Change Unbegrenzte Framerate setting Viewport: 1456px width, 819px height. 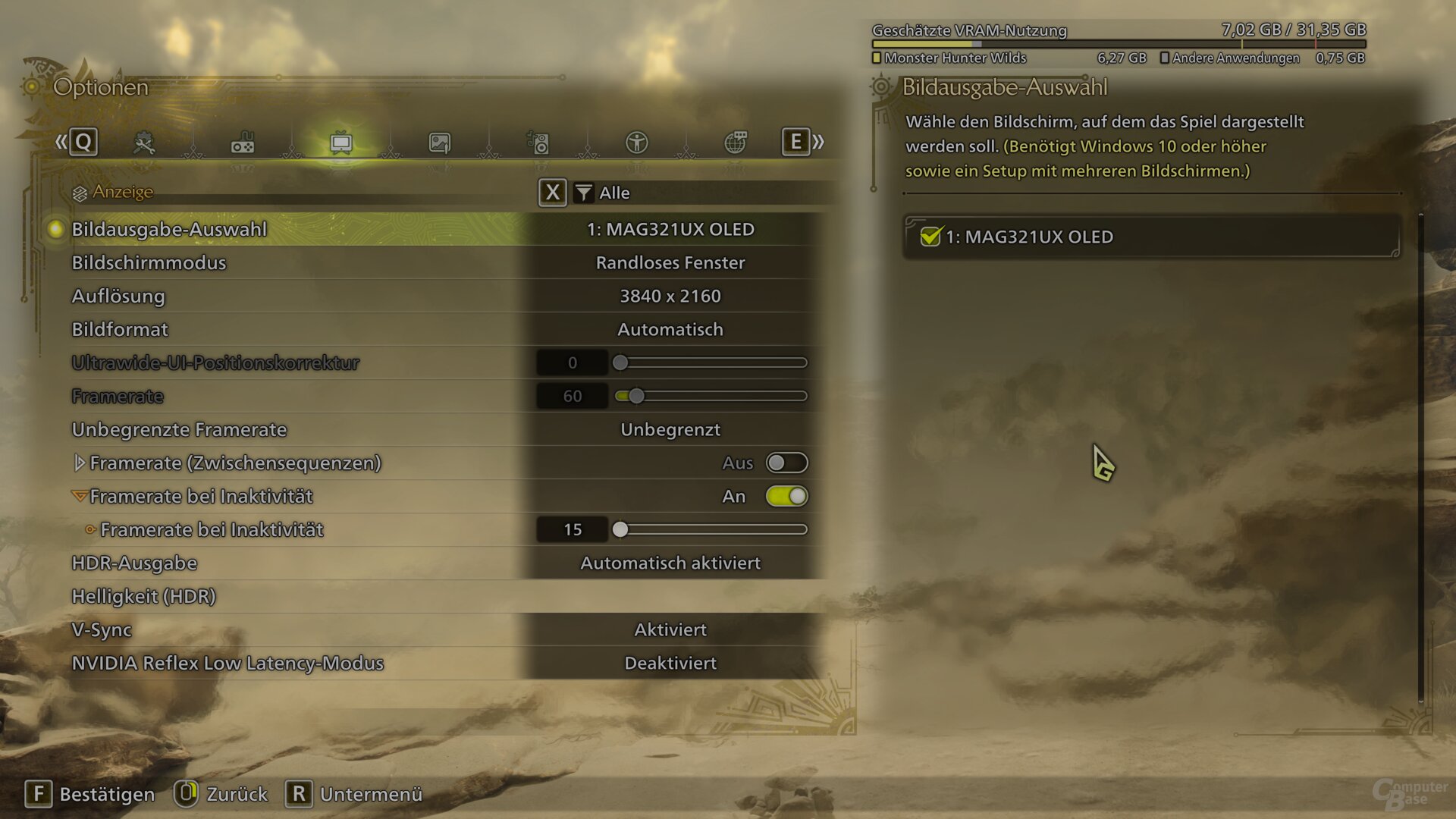click(x=670, y=430)
